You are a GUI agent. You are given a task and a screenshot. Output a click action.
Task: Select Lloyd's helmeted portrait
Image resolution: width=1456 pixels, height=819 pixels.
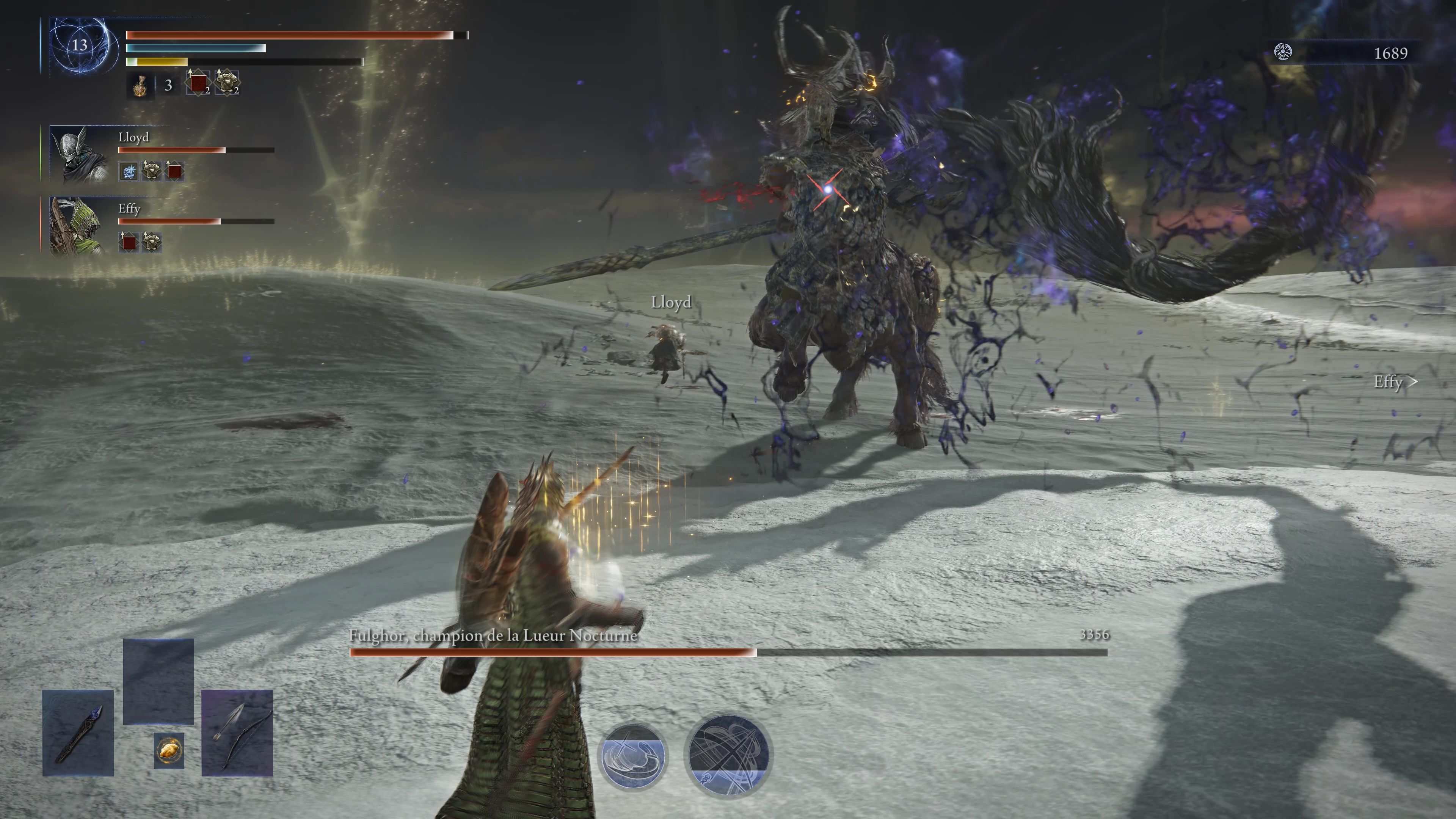79,154
